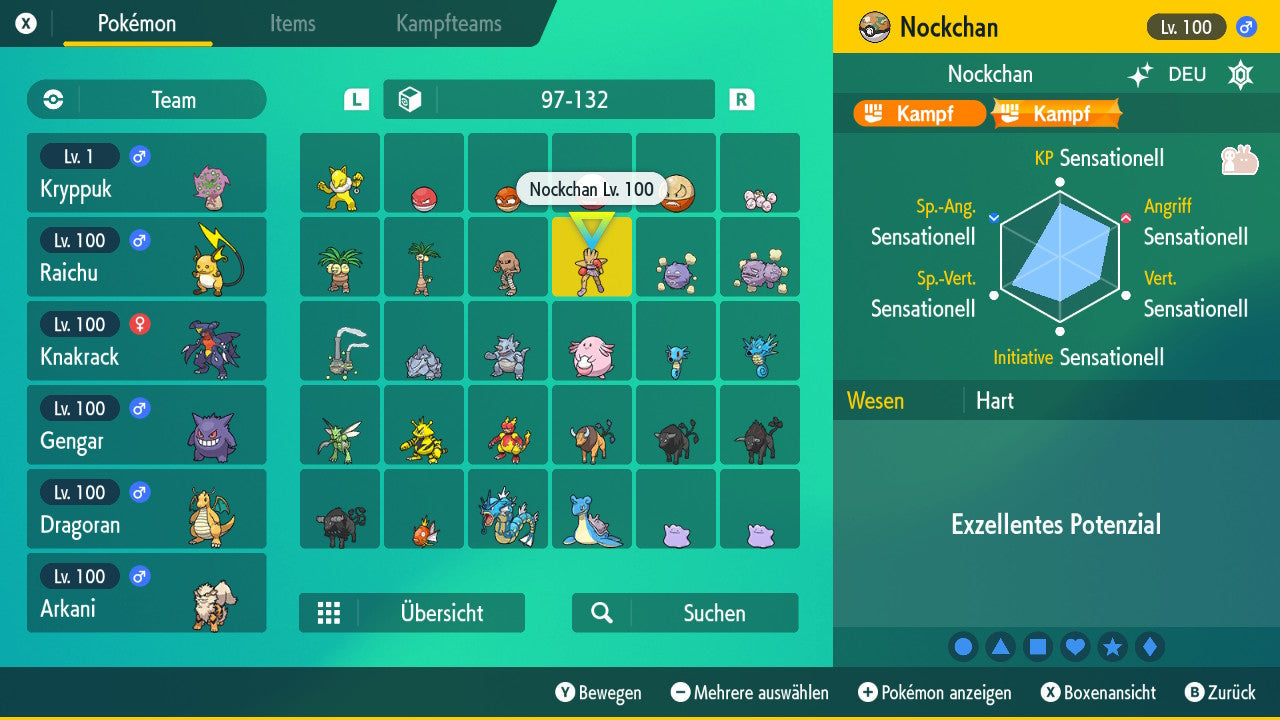Click the male gender icon on Raichu's team entry

[139, 240]
